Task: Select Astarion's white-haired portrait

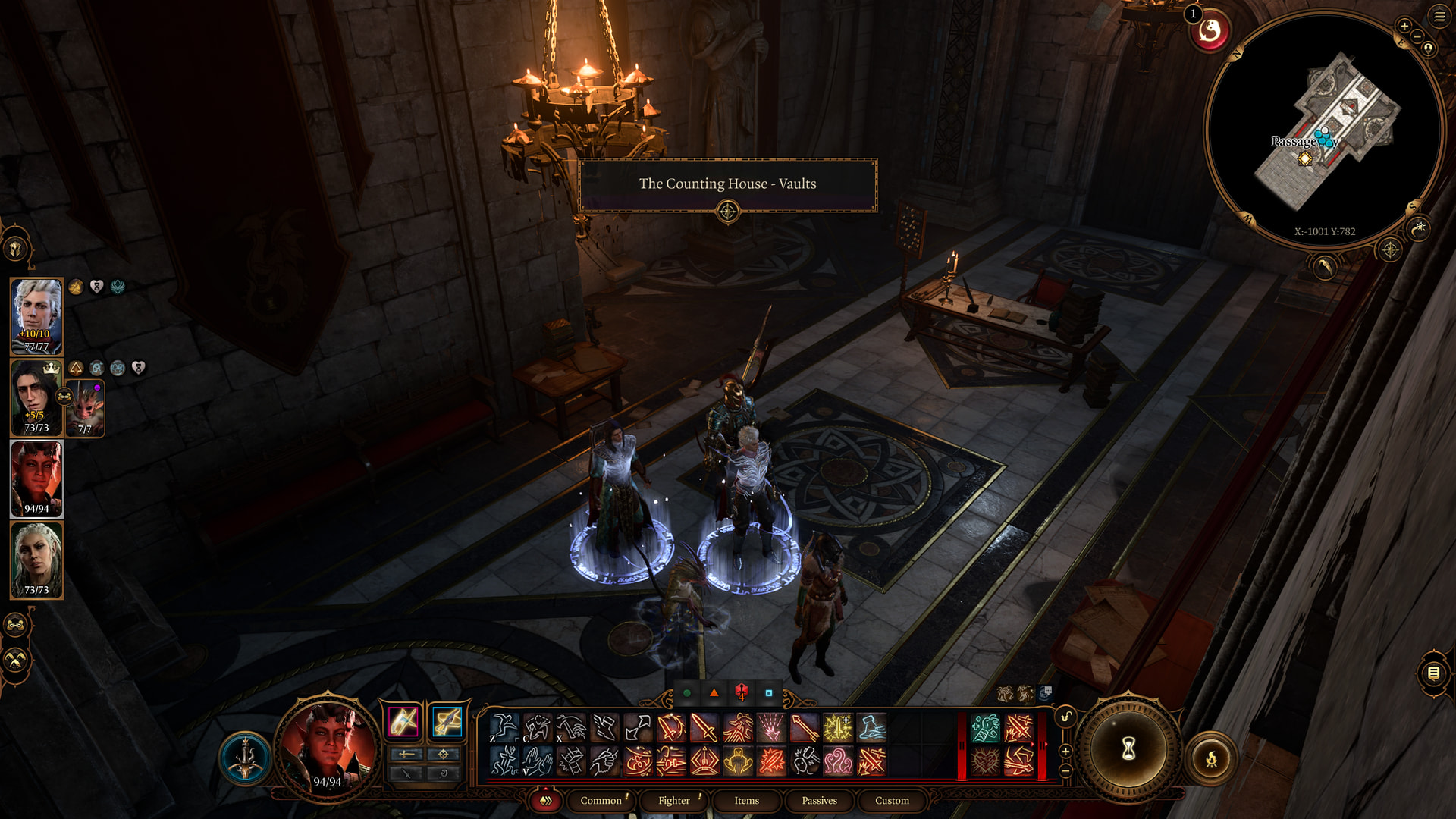Action: click(x=36, y=315)
